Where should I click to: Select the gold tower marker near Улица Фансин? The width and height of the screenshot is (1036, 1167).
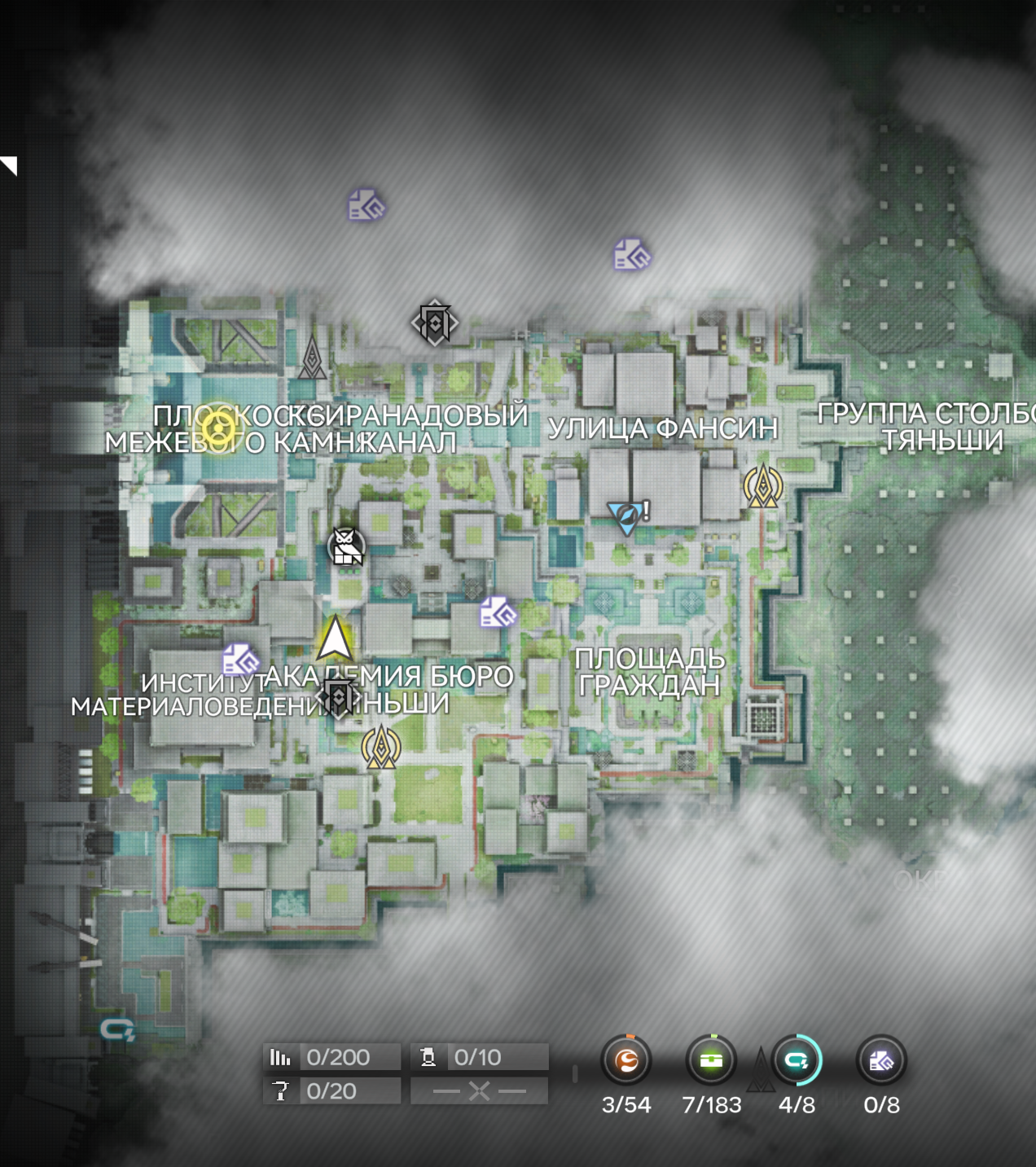click(763, 486)
